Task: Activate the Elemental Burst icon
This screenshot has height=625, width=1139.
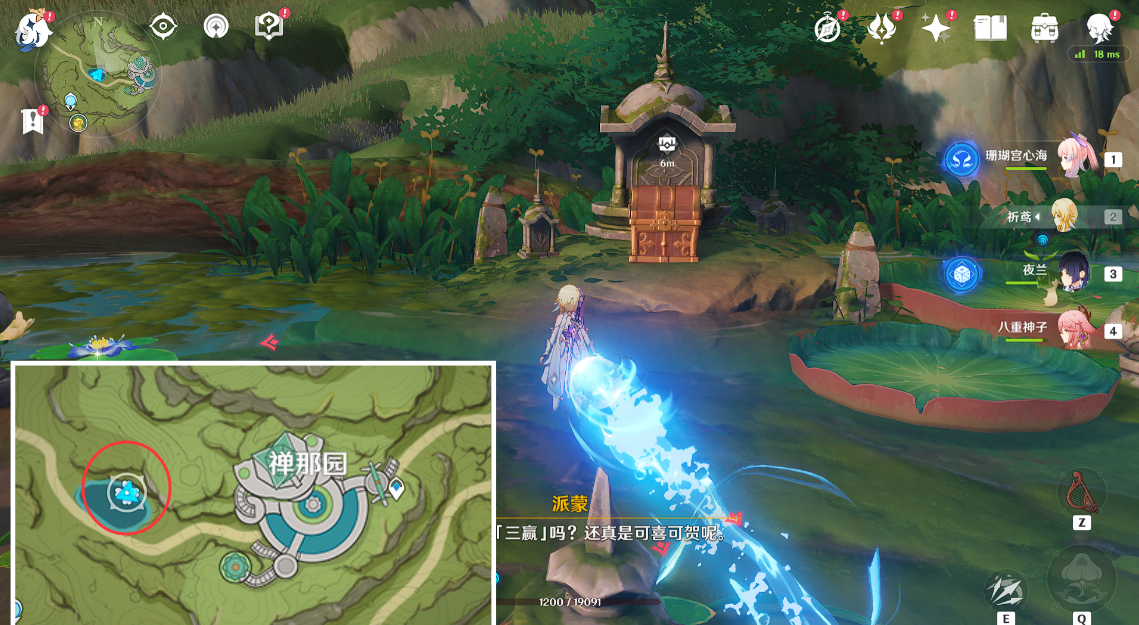Action: pyautogui.click(x=1081, y=578)
